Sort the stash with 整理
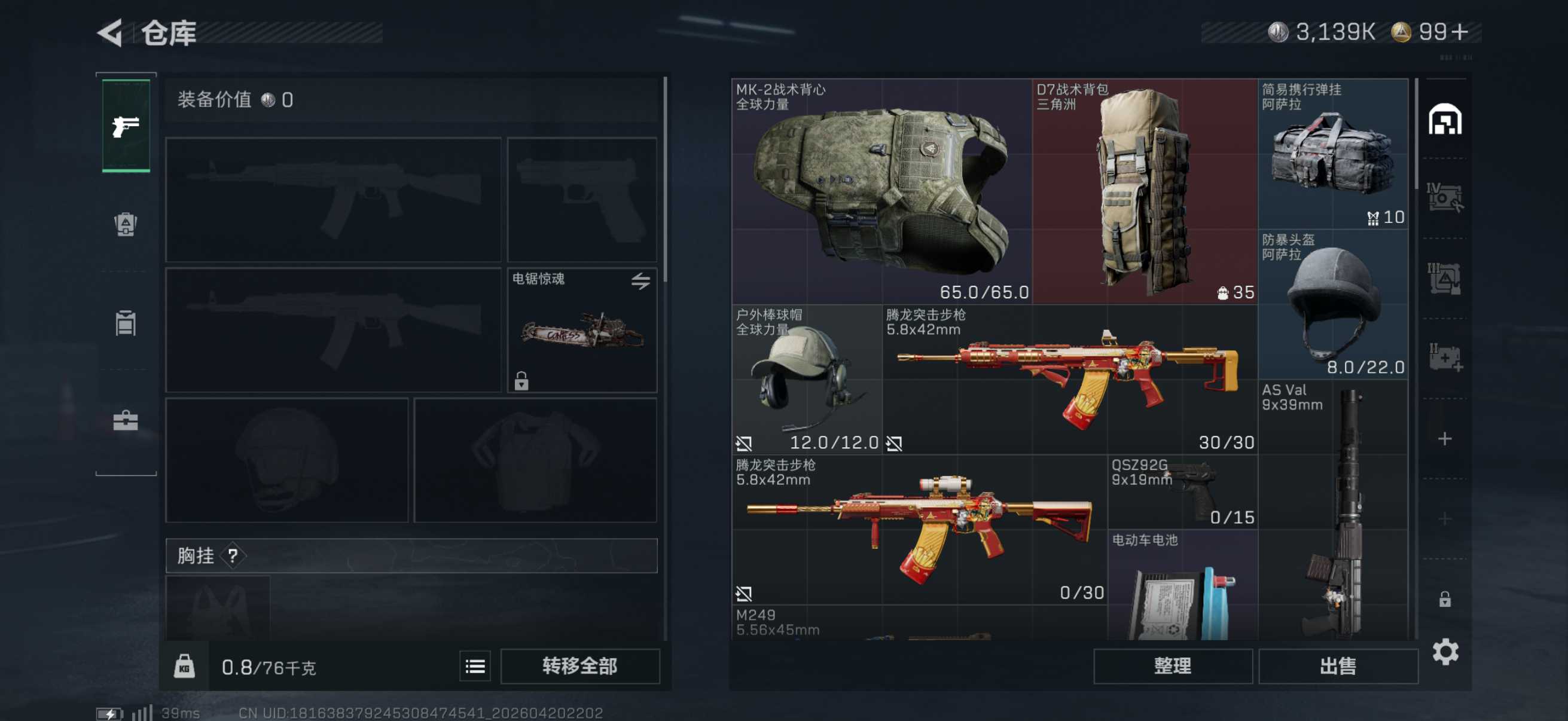This screenshot has width=1568, height=721. pos(1172,665)
